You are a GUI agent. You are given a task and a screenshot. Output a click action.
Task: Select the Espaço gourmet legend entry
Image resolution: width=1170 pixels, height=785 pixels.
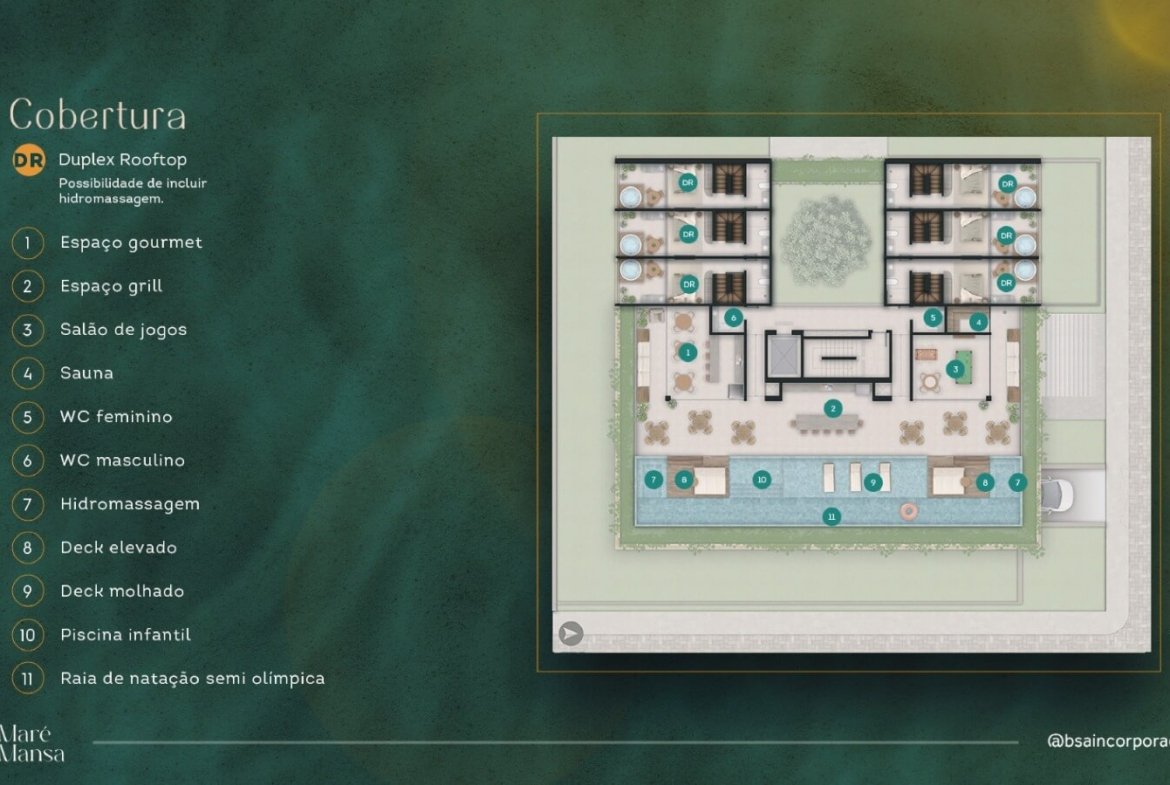130,242
